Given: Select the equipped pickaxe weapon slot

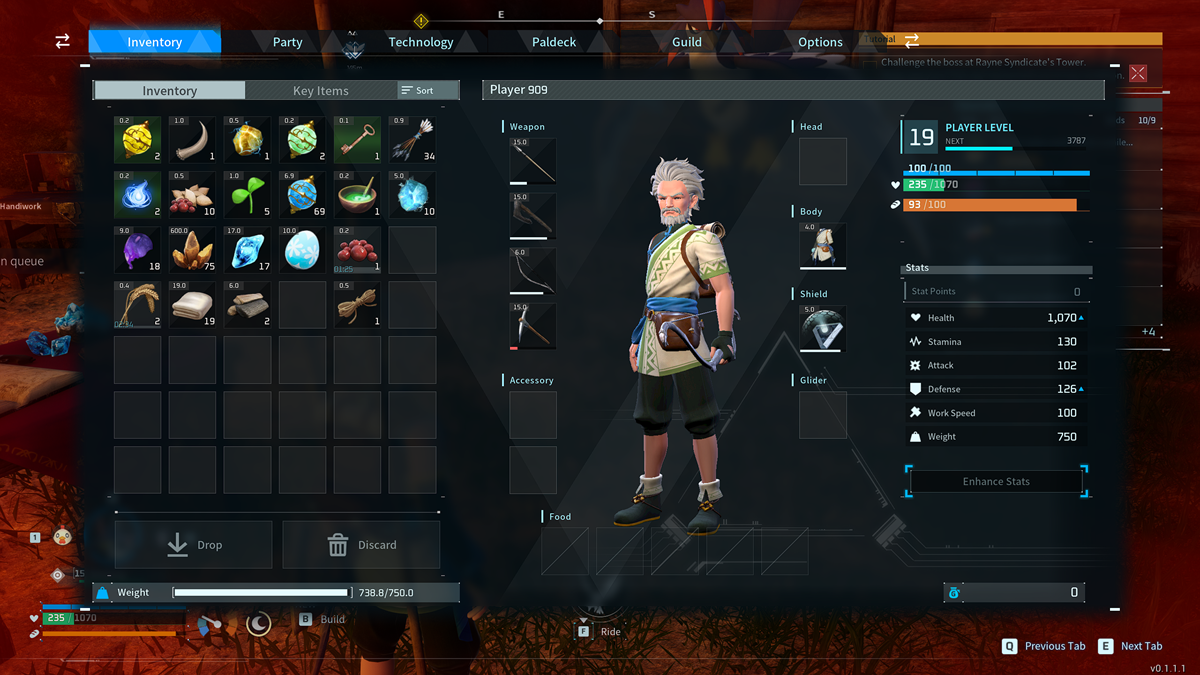Looking at the screenshot, I should (x=532, y=326).
